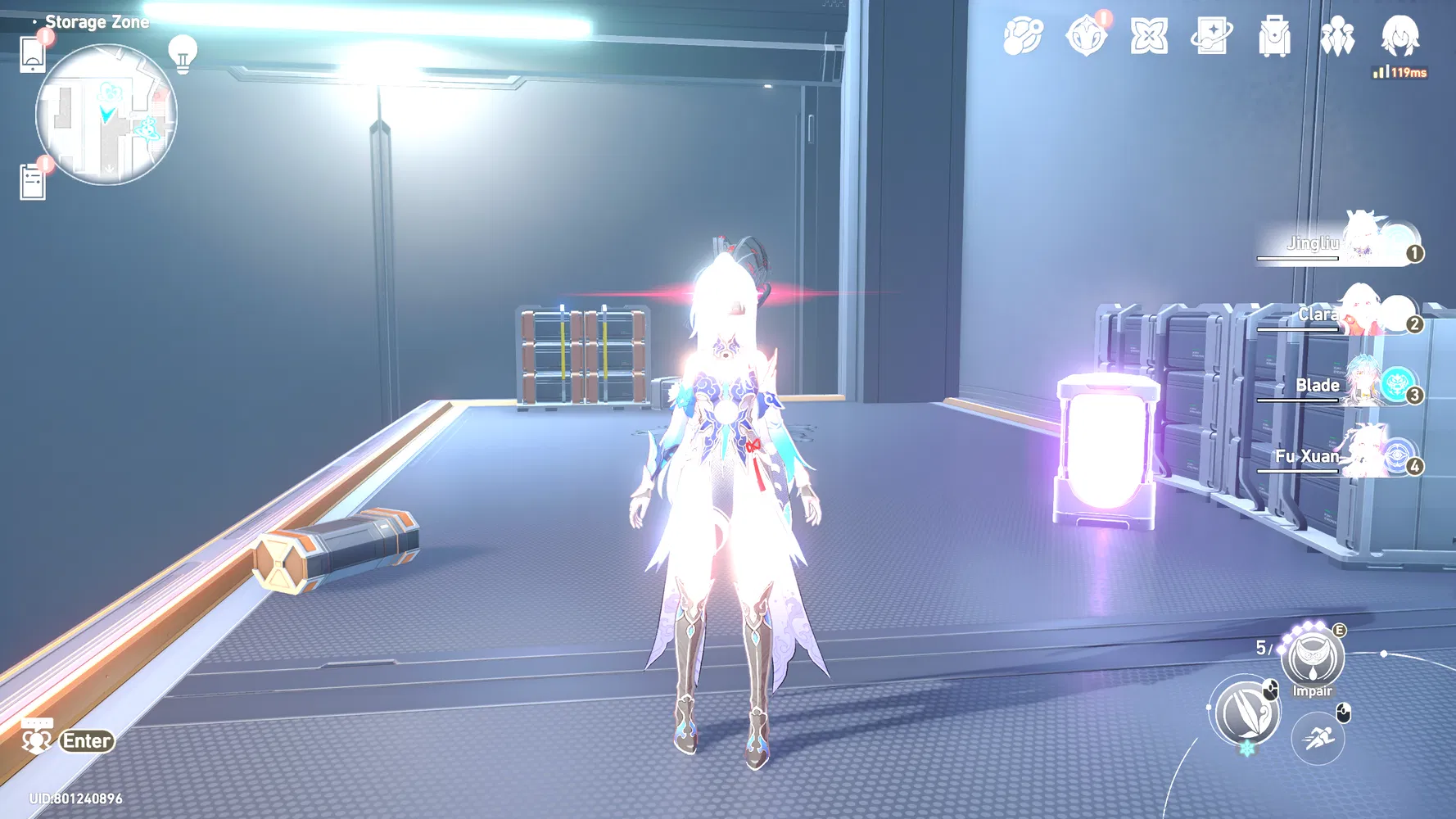Open the Travel Log icon
Viewport: 1456px width, 819px height.
coord(1213,37)
